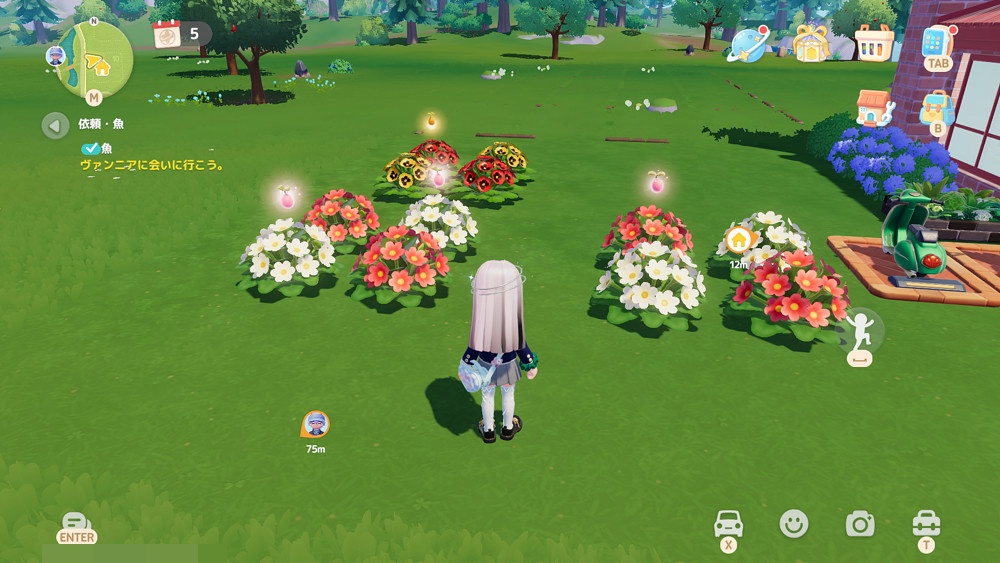
Task: Open the golden gift box icon
Action: 812,43
